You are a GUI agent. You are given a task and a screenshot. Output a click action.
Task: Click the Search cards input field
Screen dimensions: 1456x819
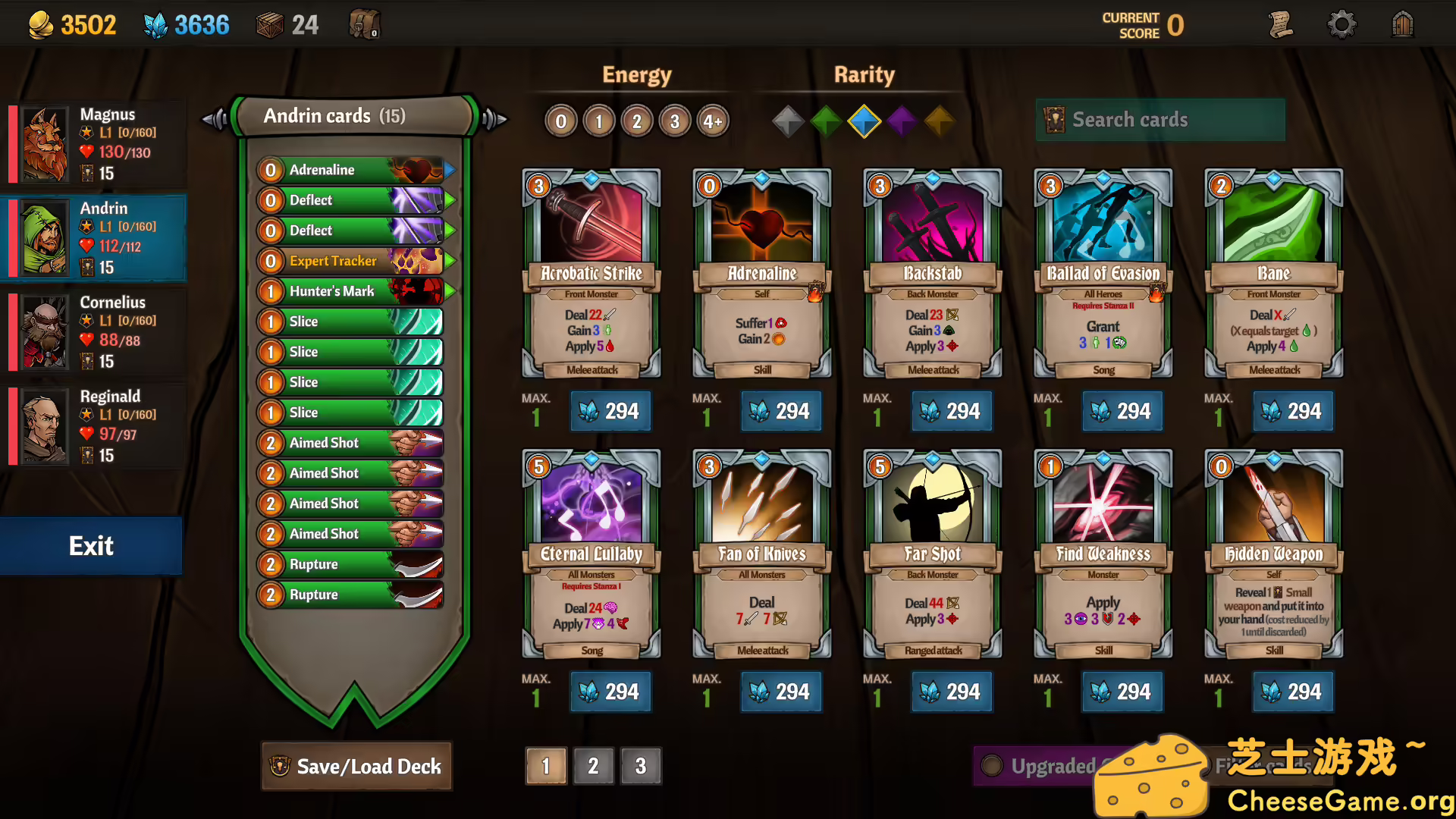click(1160, 120)
